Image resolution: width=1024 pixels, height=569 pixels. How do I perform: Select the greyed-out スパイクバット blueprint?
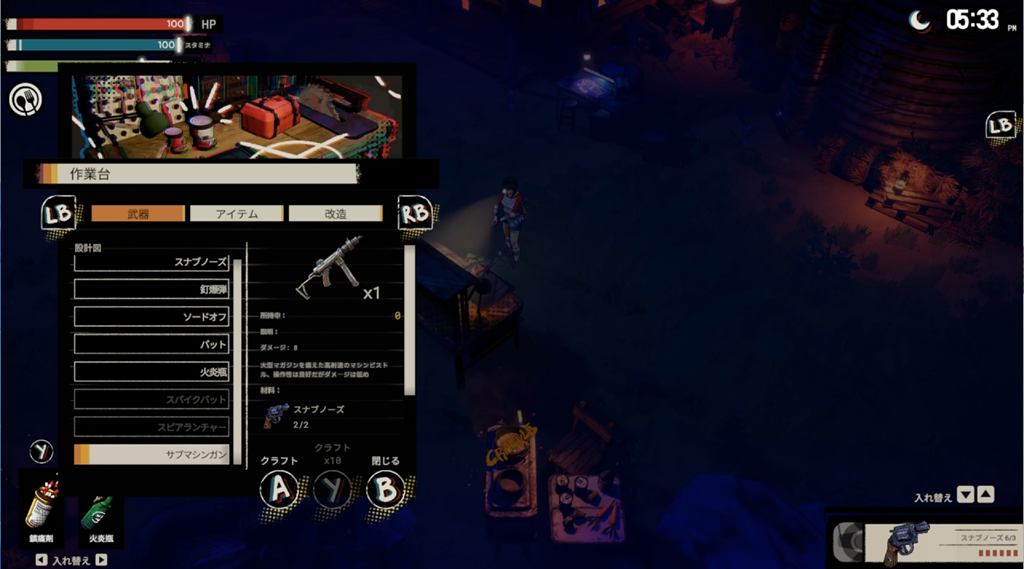click(152, 399)
